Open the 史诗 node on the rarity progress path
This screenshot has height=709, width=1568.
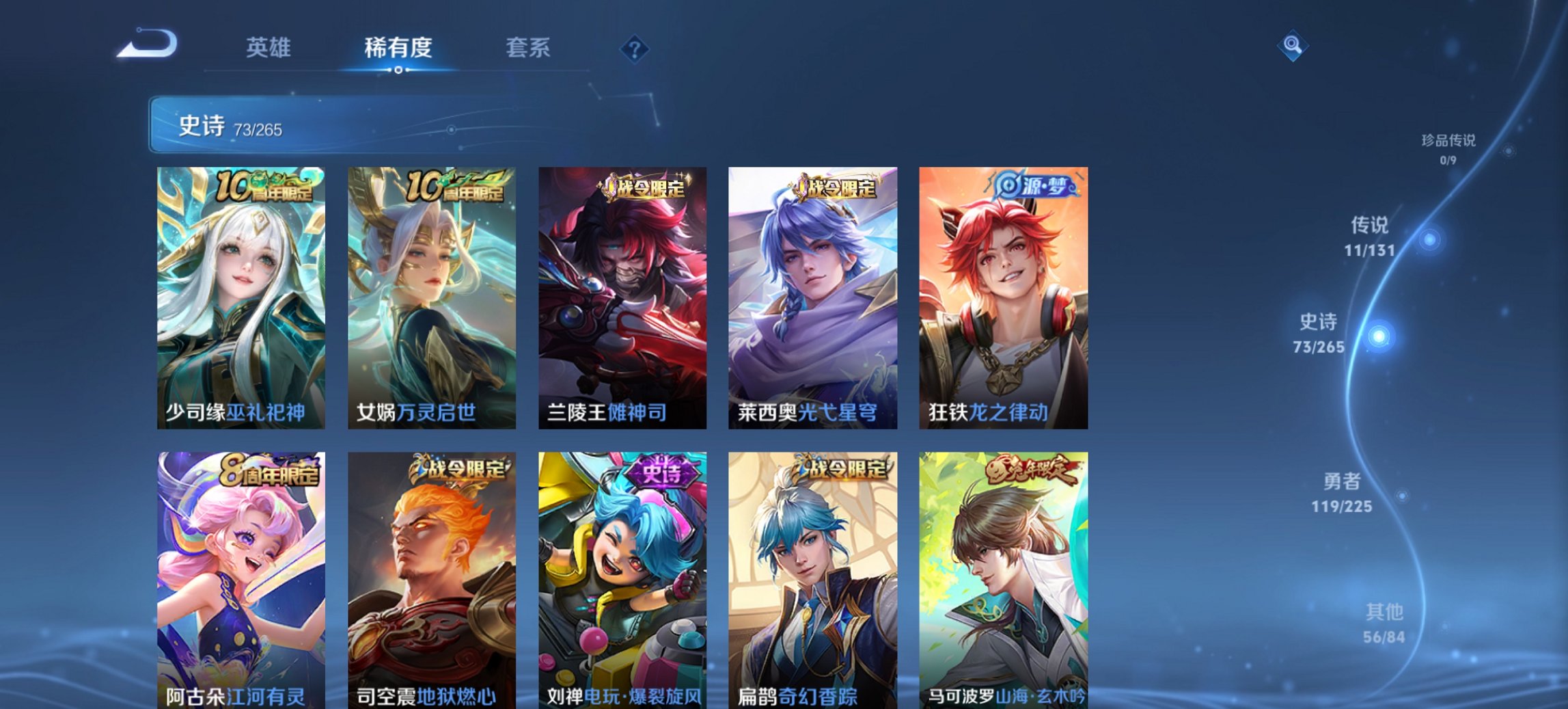click(1380, 336)
